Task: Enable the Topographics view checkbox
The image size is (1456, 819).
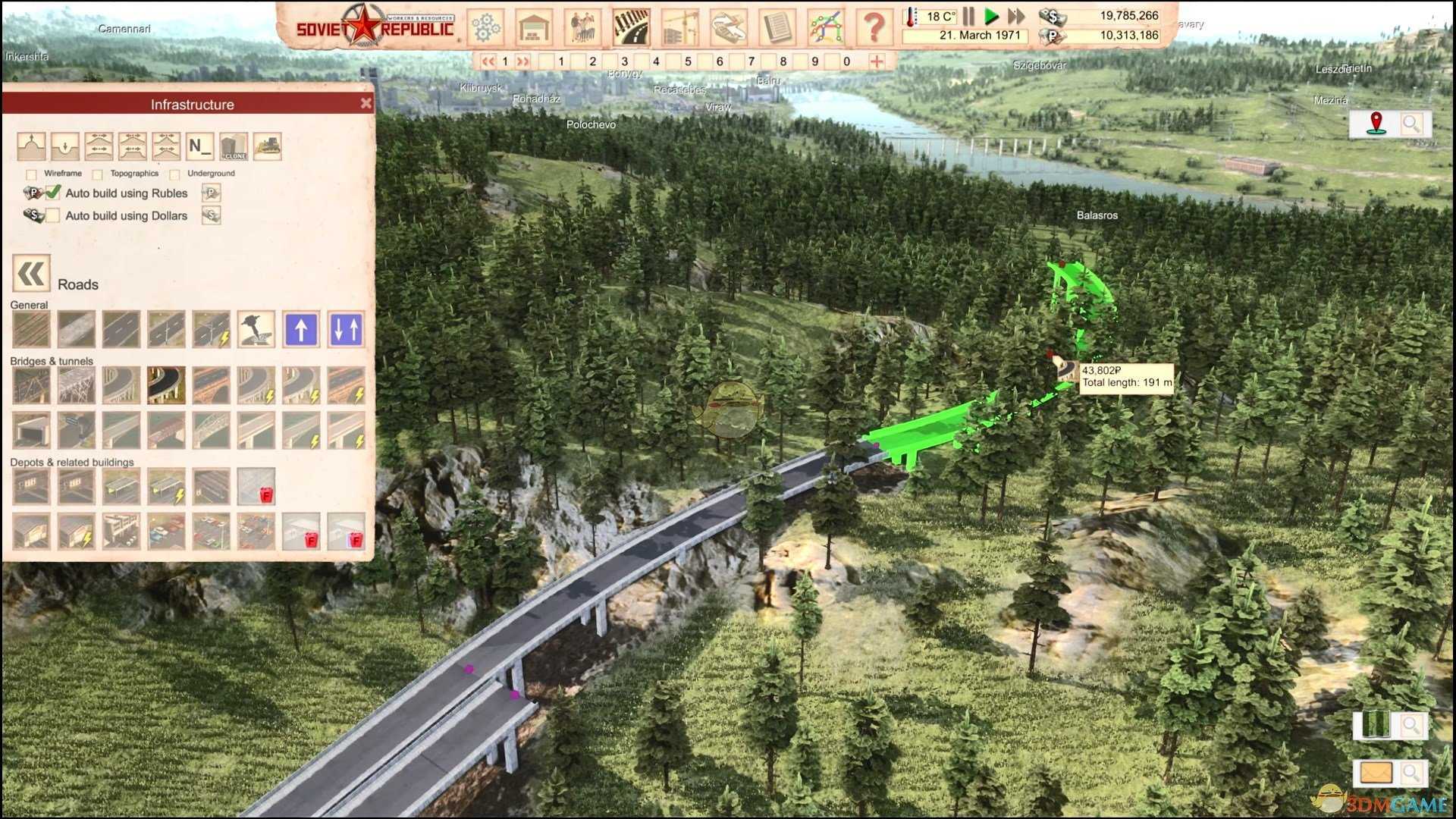Action: (98, 174)
